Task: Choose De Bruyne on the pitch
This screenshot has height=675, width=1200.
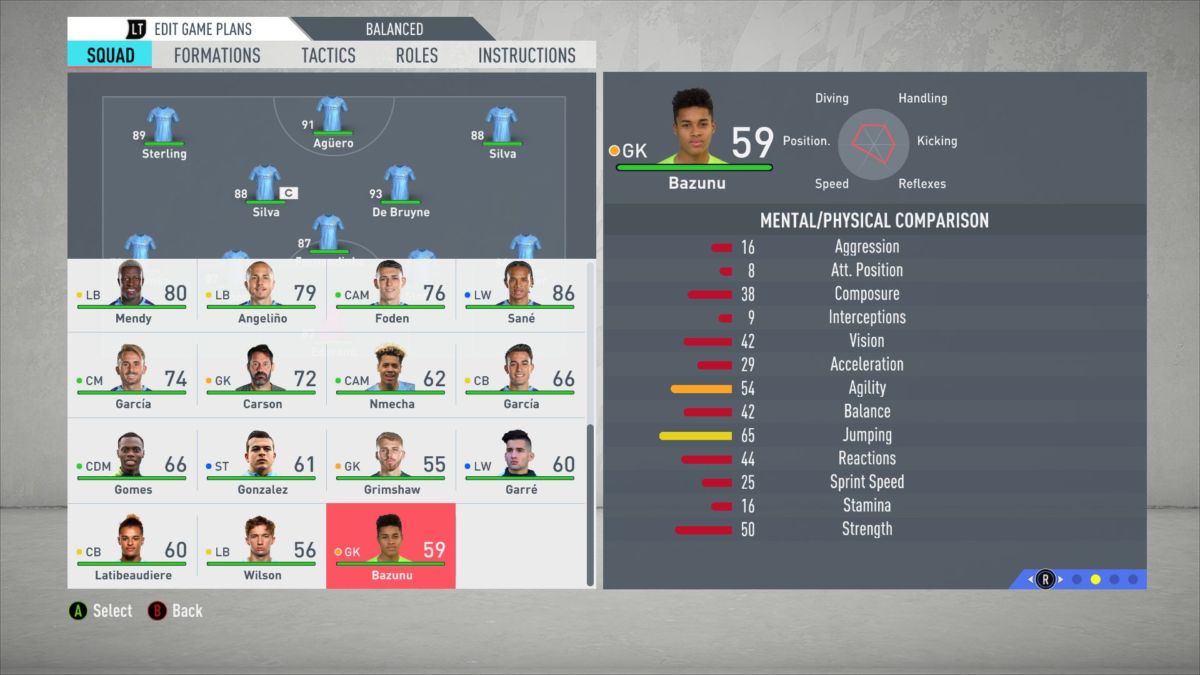Action: pyautogui.click(x=399, y=188)
